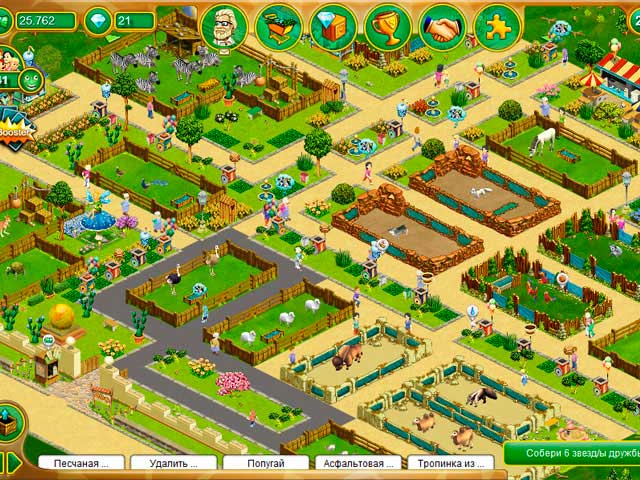Open the orange puzzle piece icon
The width and height of the screenshot is (640, 480).
click(x=497, y=27)
